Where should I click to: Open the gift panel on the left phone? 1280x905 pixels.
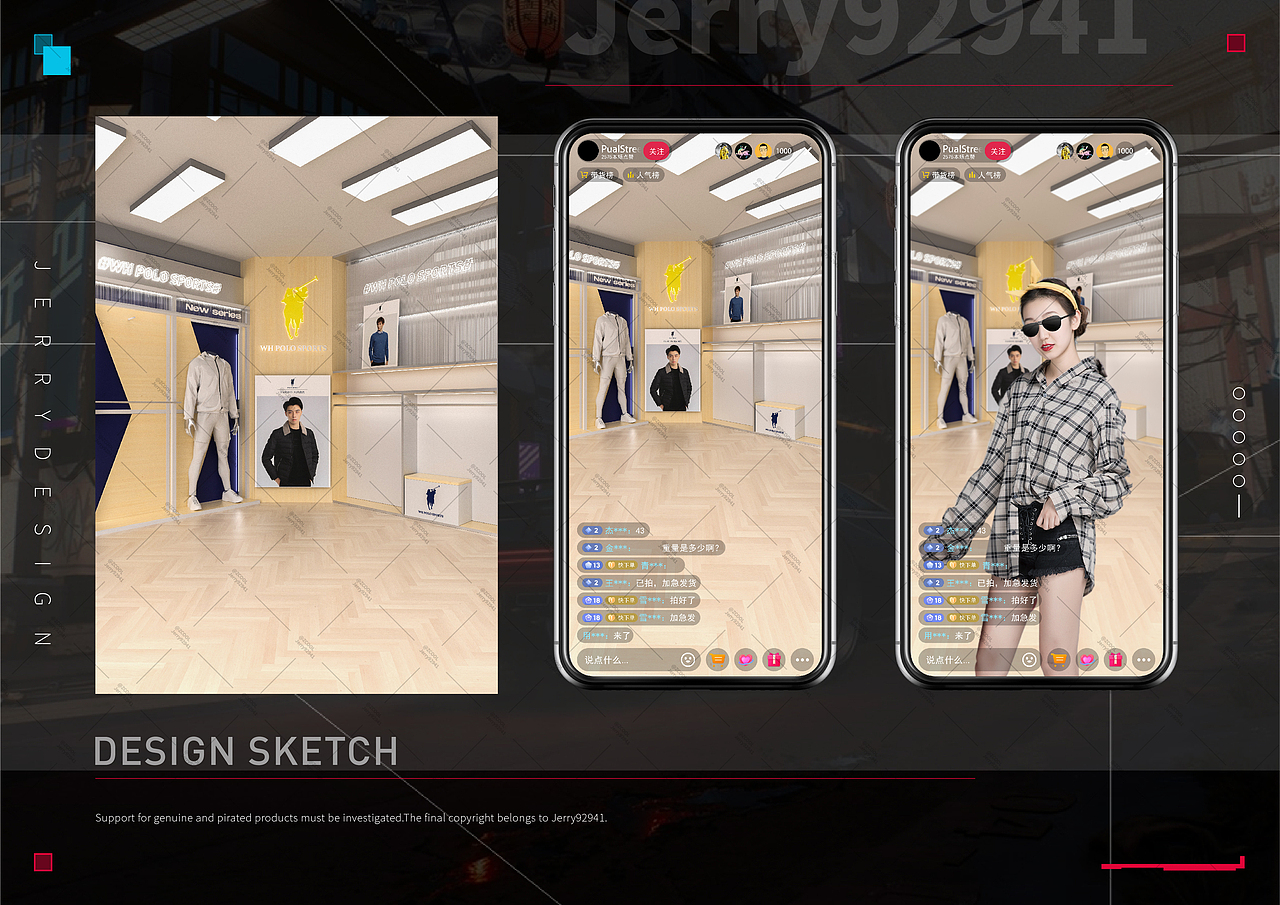773,660
